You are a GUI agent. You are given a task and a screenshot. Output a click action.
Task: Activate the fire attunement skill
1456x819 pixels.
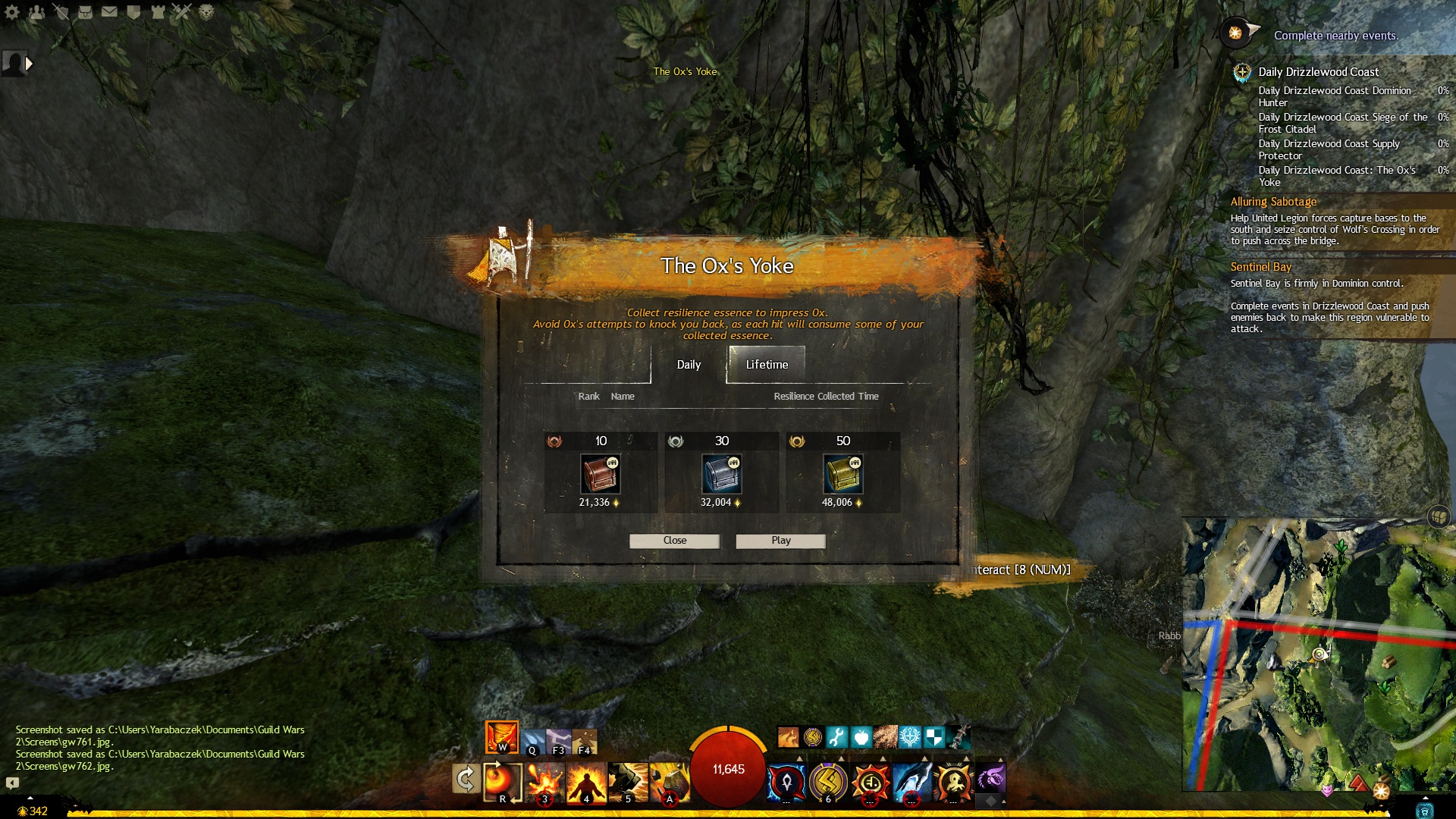tap(501, 737)
